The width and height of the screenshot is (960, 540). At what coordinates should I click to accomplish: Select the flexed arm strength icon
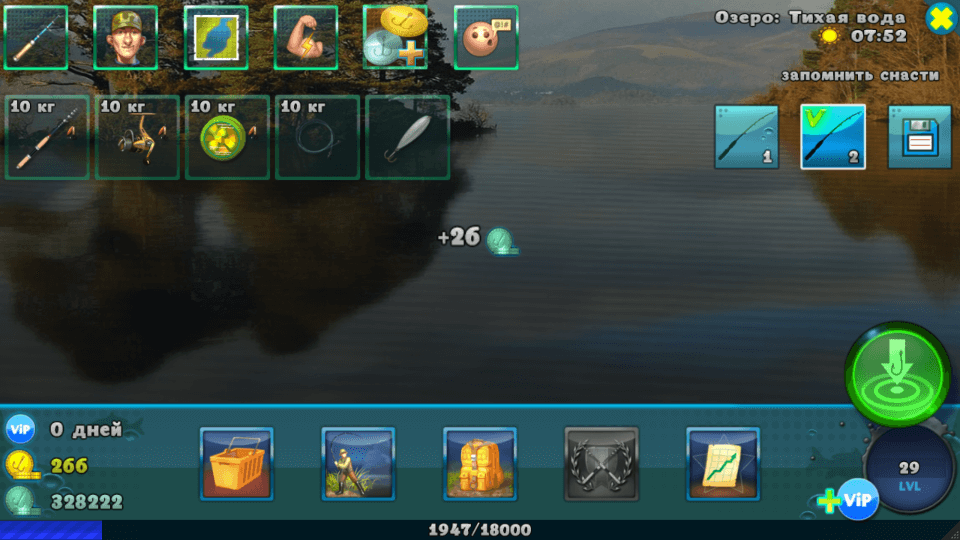(306, 38)
